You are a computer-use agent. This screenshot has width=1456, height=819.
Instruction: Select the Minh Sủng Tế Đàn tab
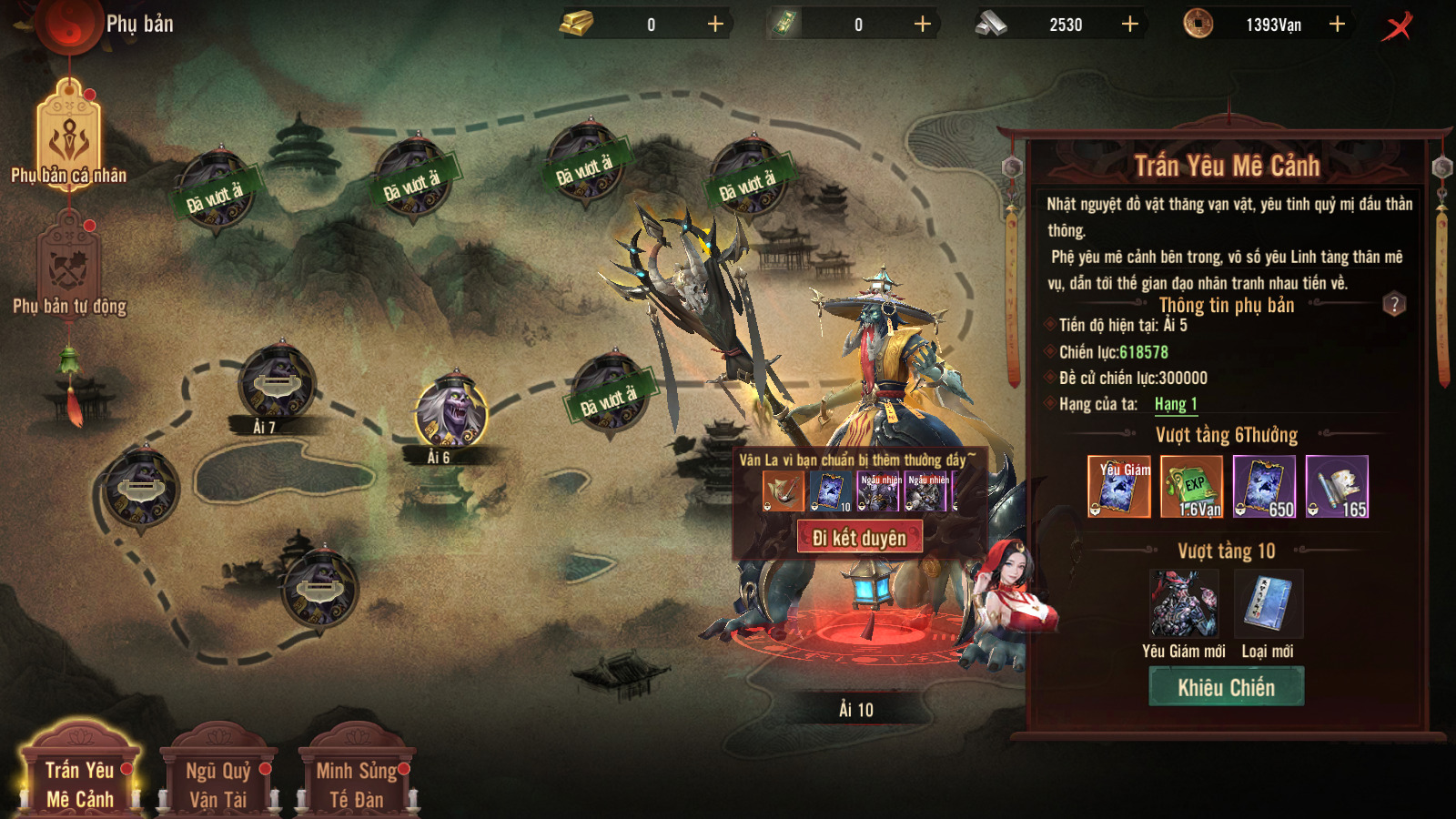357,784
